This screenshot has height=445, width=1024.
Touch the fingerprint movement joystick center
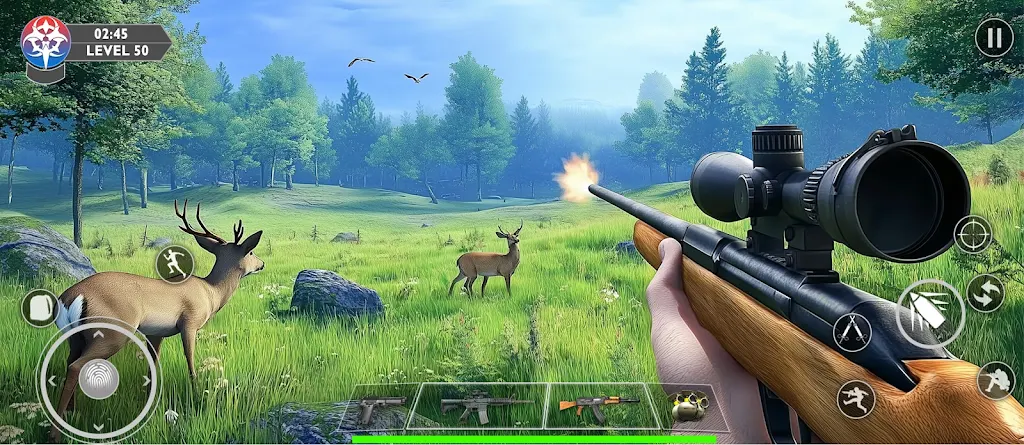click(99, 379)
